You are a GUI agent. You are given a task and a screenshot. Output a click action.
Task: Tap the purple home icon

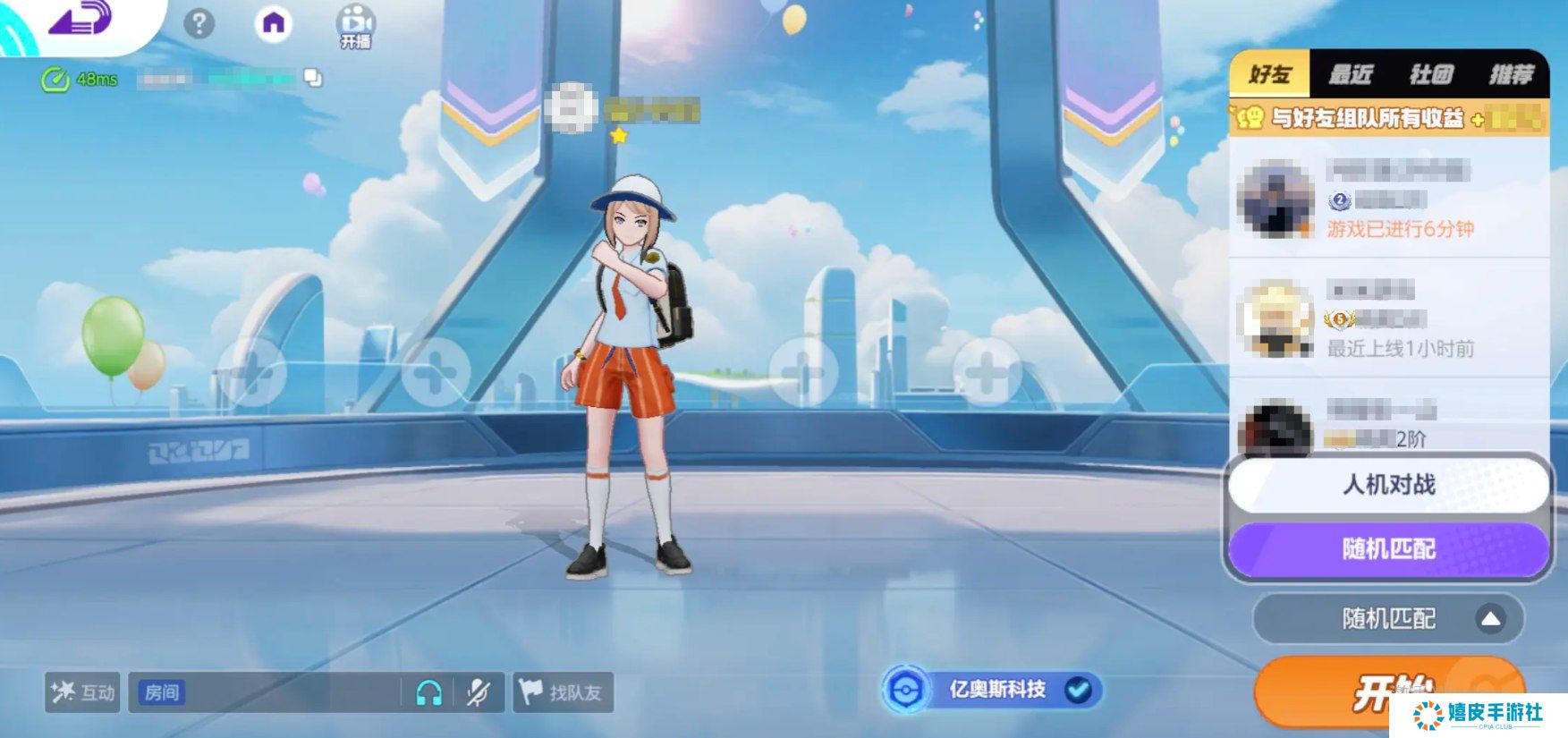pyautogui.click(x=274, y=23)
